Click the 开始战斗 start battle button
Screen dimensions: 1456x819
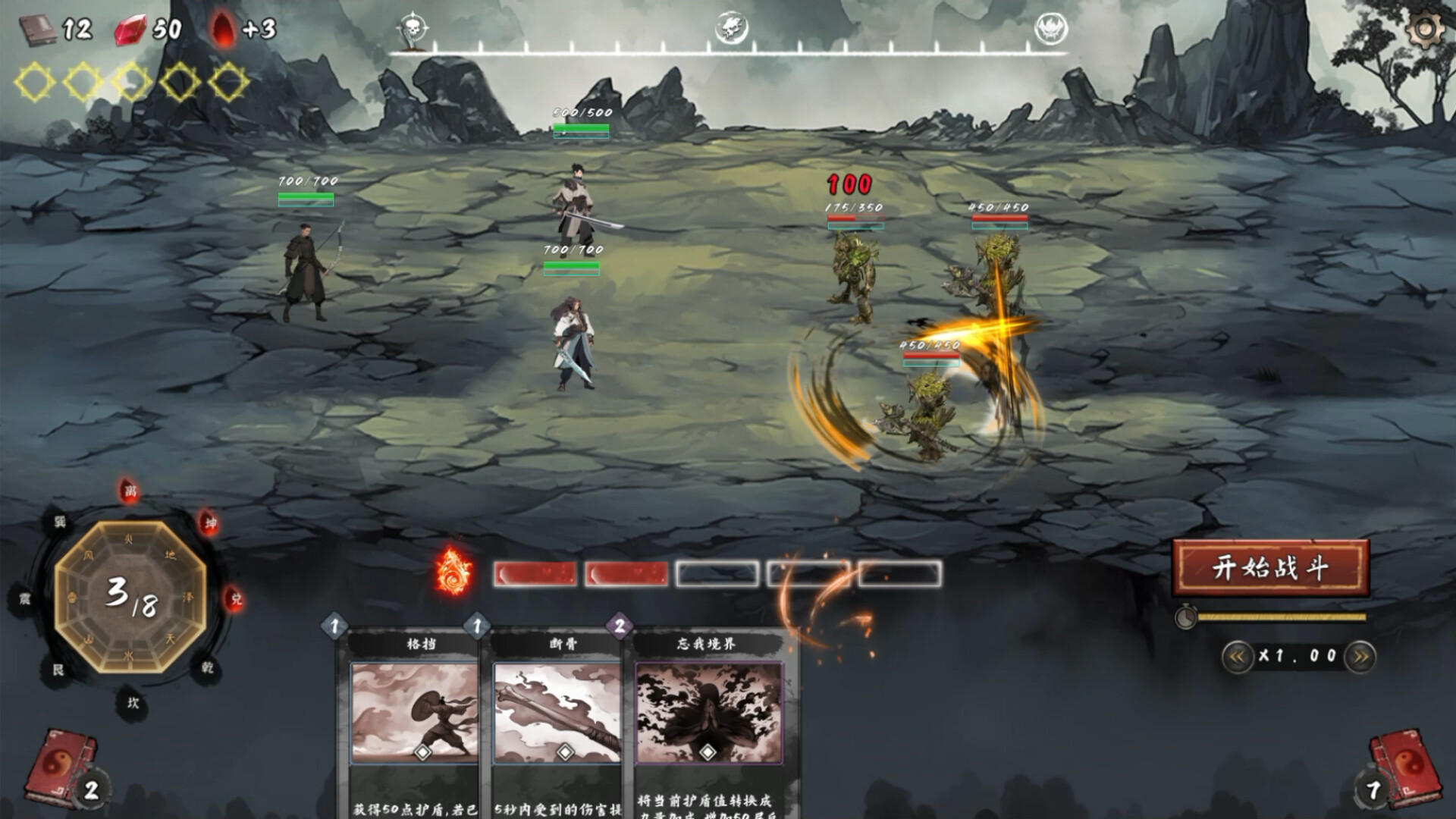[1270, 567]
